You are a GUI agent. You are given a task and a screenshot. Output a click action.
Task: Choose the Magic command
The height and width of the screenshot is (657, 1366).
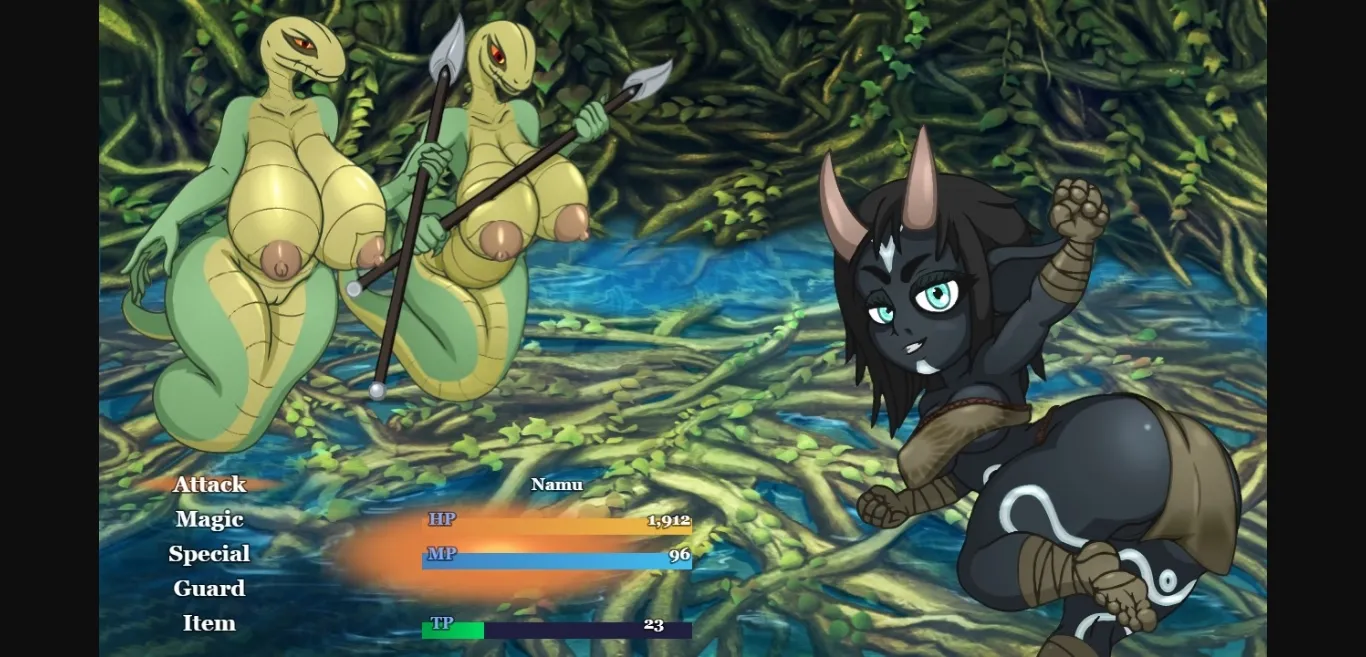[209, 519]
